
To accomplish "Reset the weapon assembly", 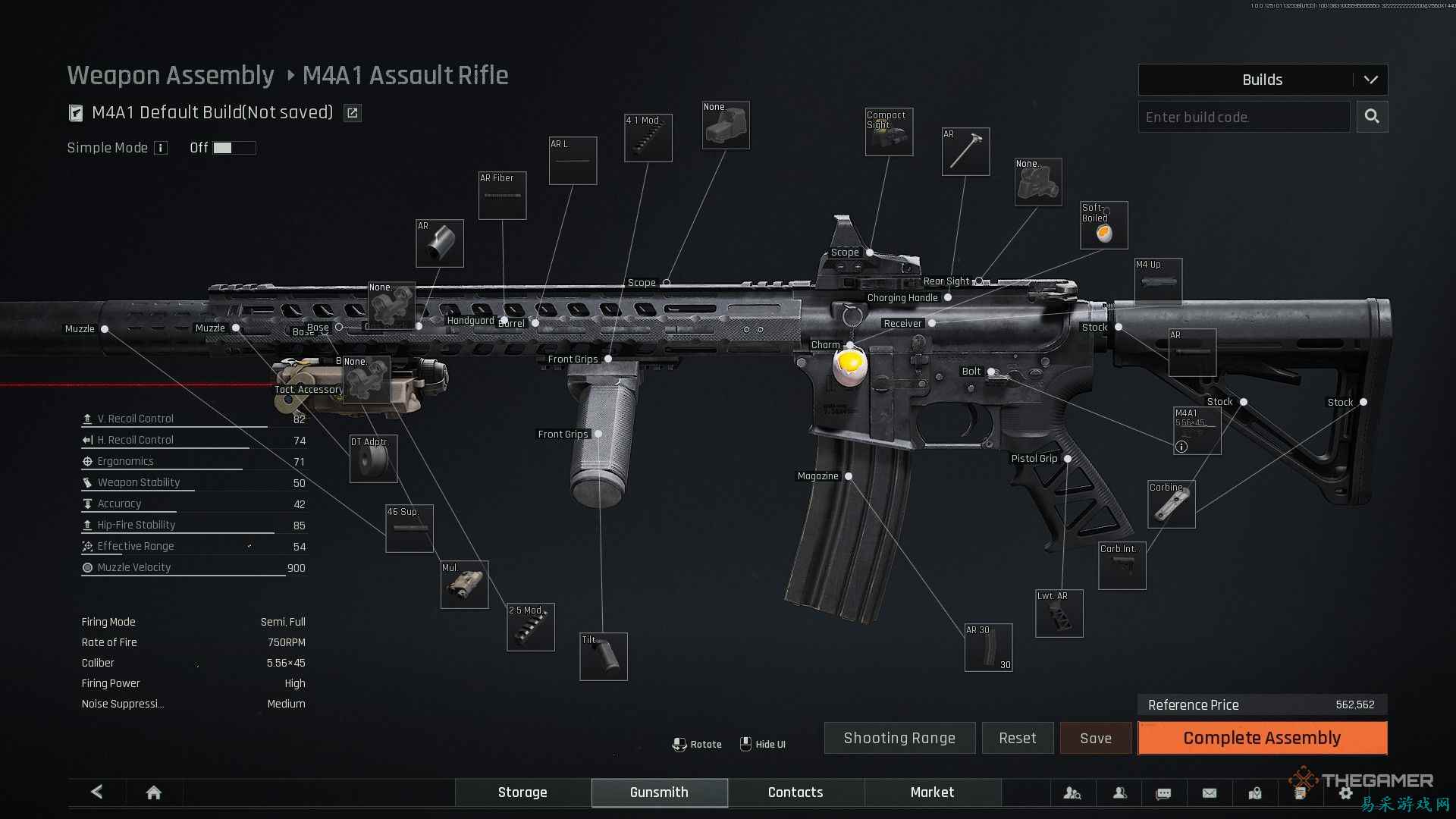I will point(1017,738).
